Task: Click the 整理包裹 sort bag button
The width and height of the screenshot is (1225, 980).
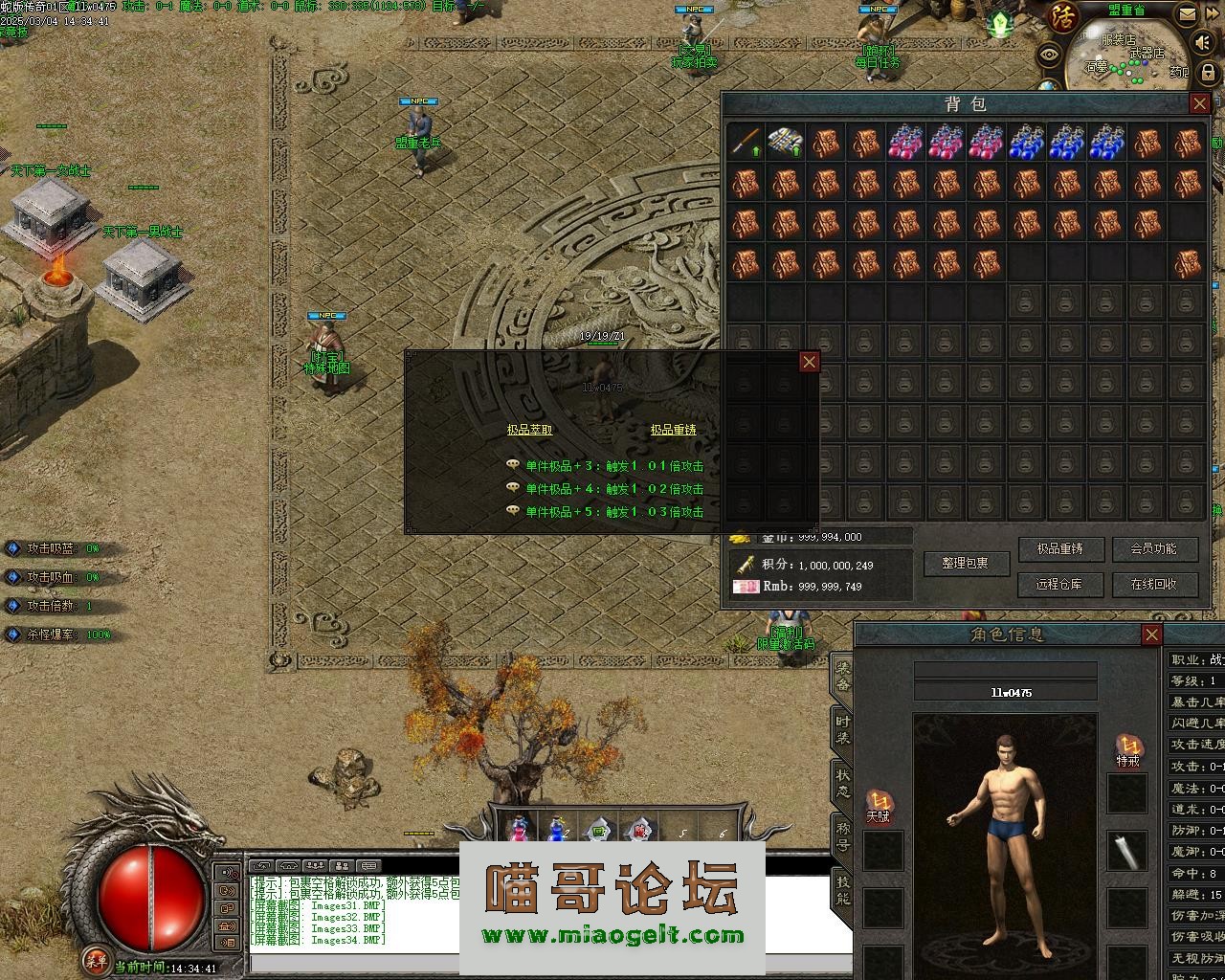Action: [968, 564]
